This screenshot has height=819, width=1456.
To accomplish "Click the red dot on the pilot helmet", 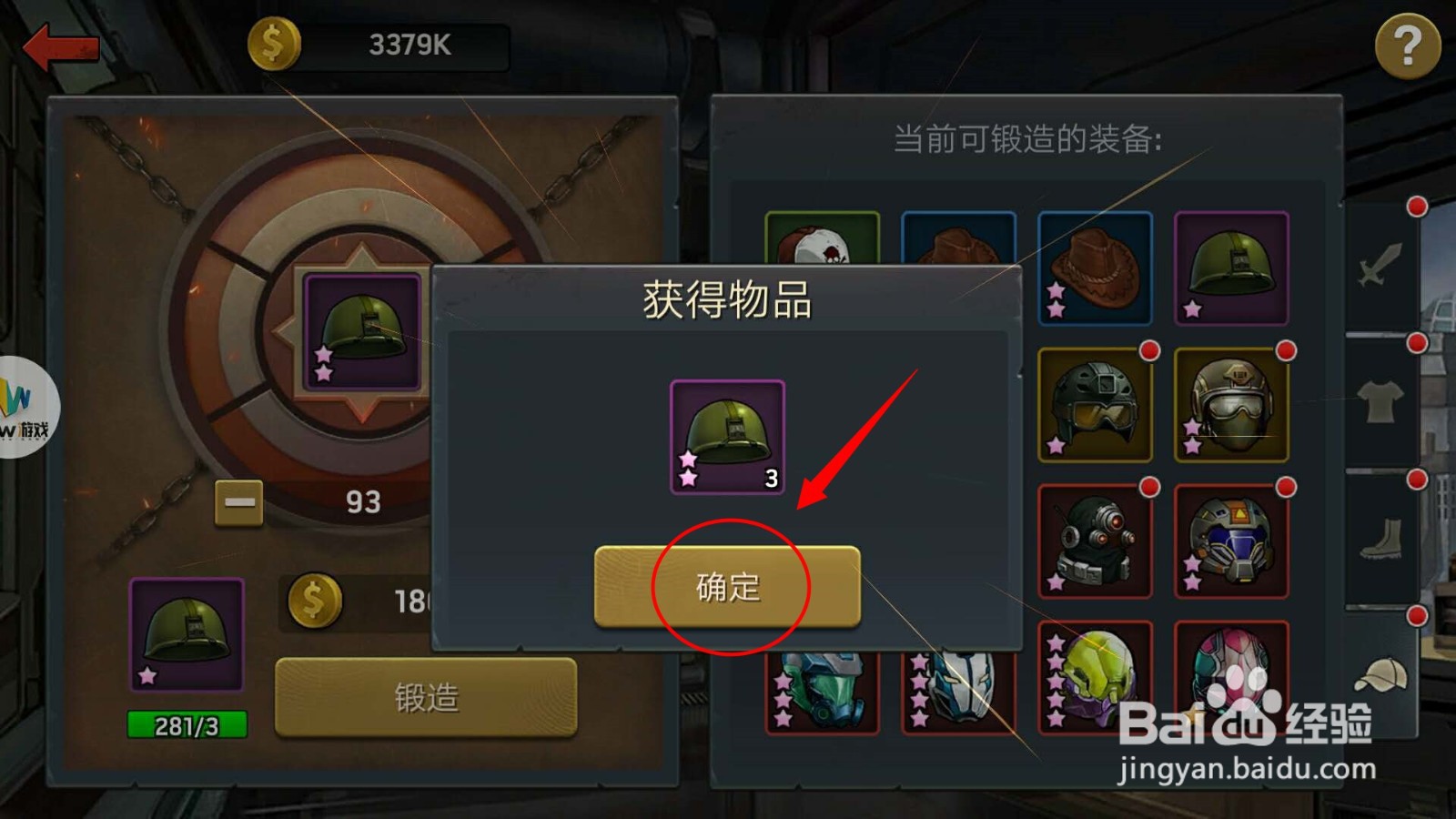I will (x=1286, y=350).
